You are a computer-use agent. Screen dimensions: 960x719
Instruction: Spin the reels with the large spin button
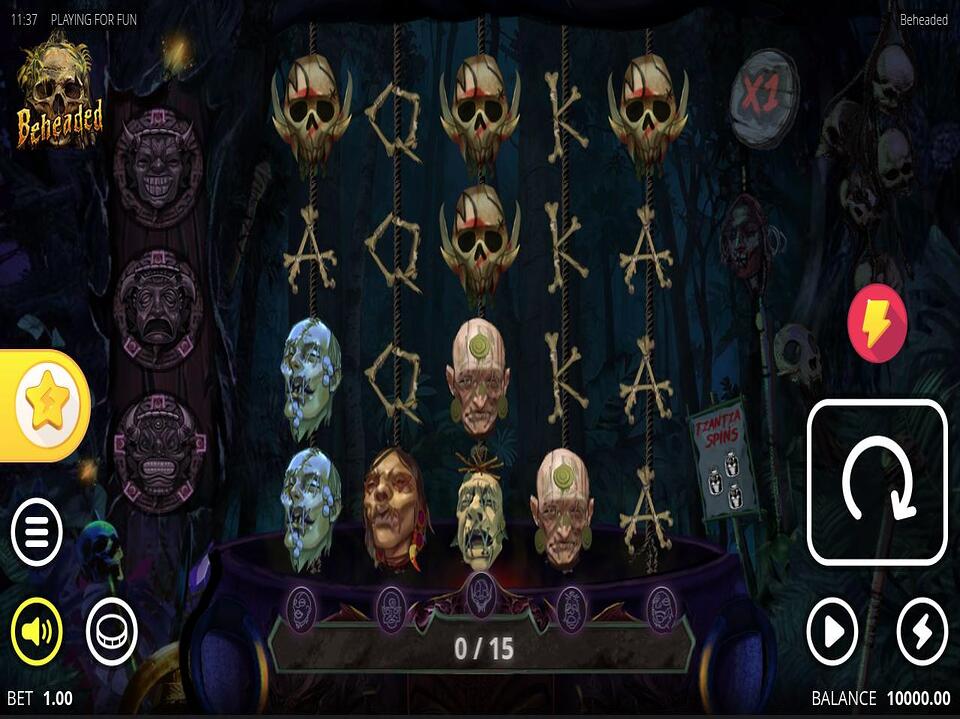pyautogui.click(x=877, y=482)
